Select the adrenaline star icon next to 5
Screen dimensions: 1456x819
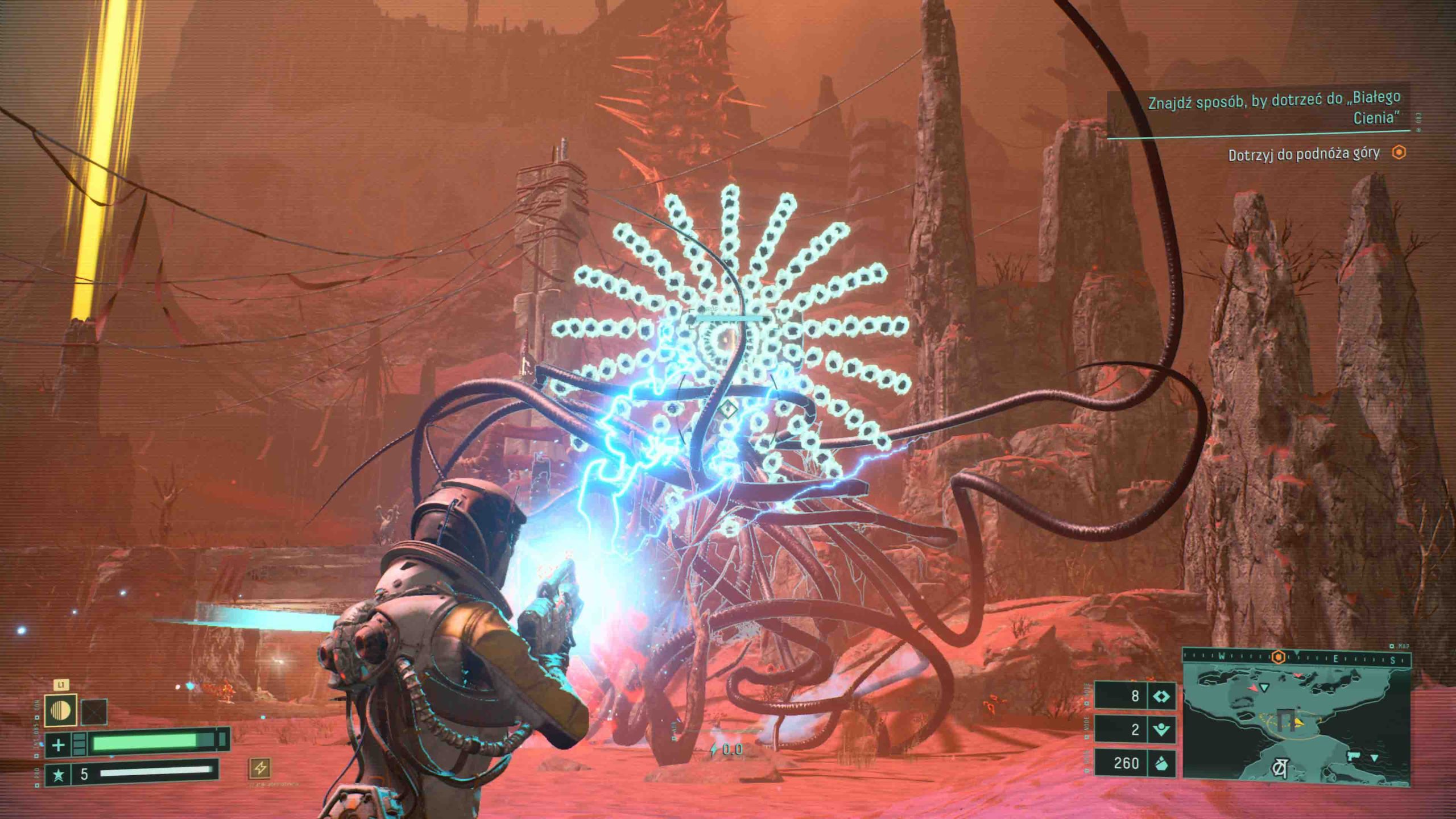click(x=59, y=776)
